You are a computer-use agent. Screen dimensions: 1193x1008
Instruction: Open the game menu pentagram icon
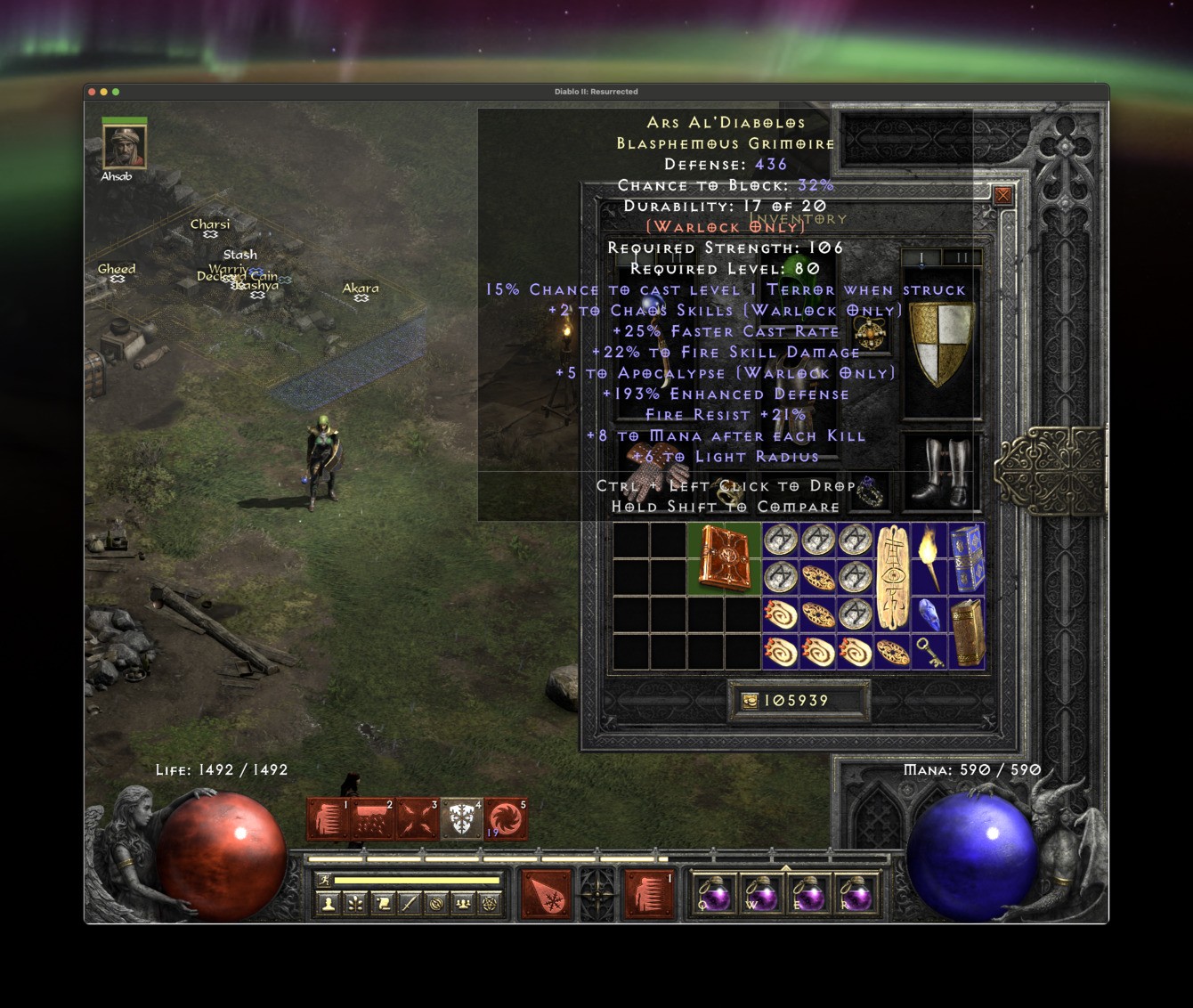tap(489, 906)
